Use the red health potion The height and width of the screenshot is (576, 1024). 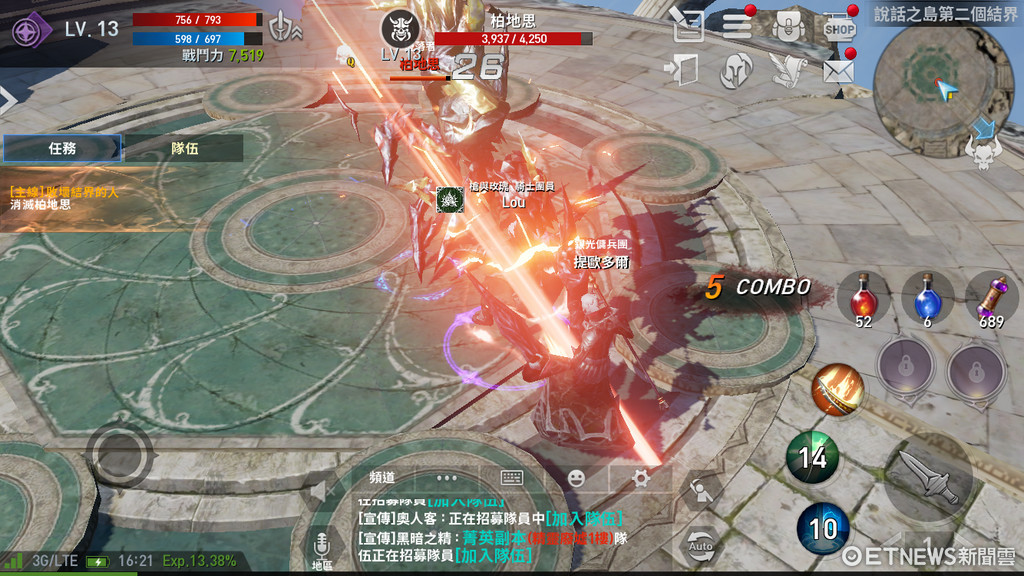863,297
